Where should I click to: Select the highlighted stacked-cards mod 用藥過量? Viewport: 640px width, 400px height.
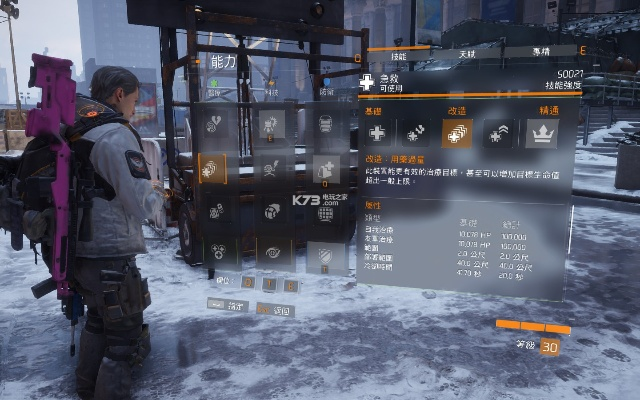(457, 133)
